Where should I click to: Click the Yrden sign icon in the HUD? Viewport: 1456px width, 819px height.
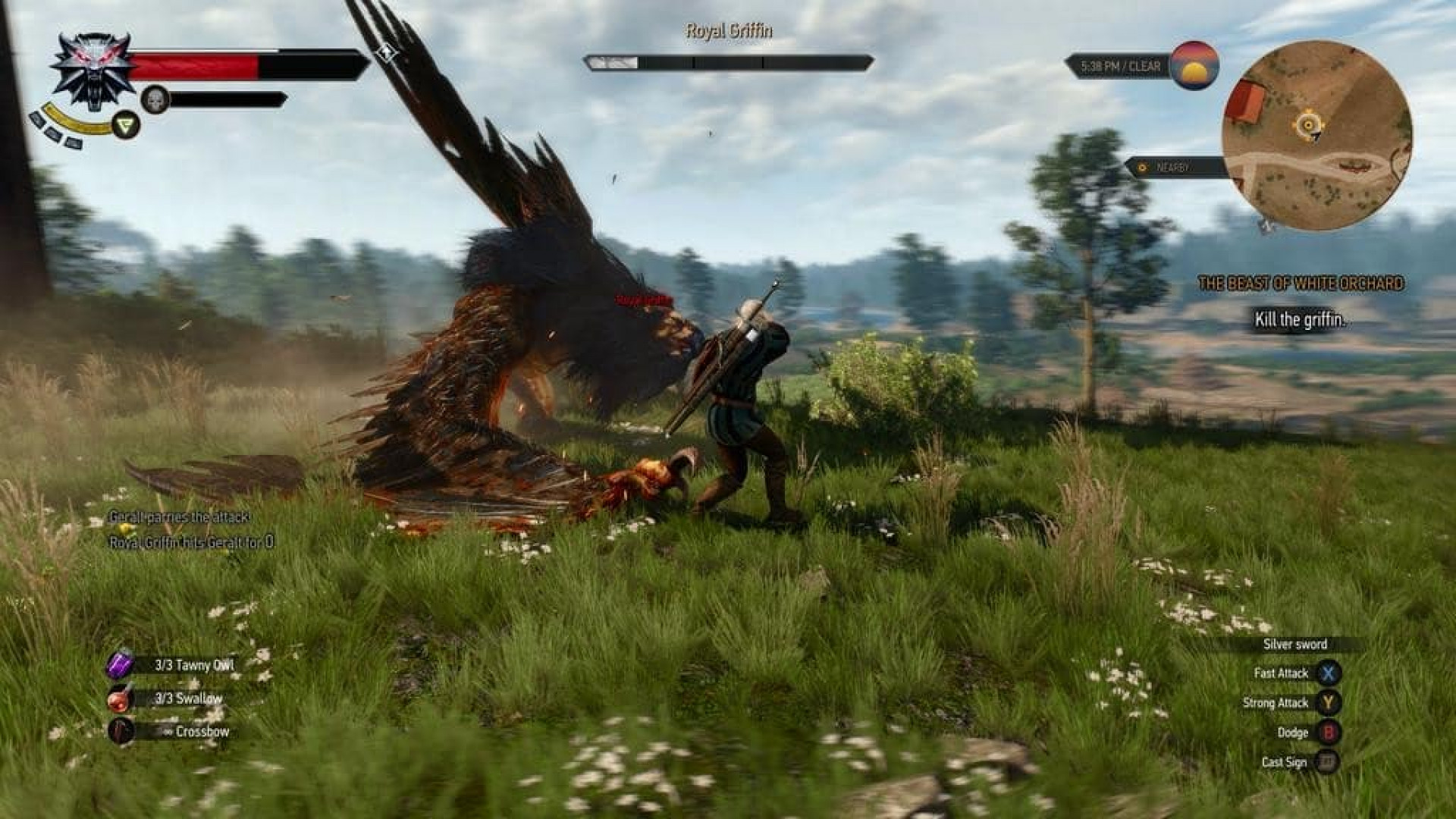coord(124,124)
